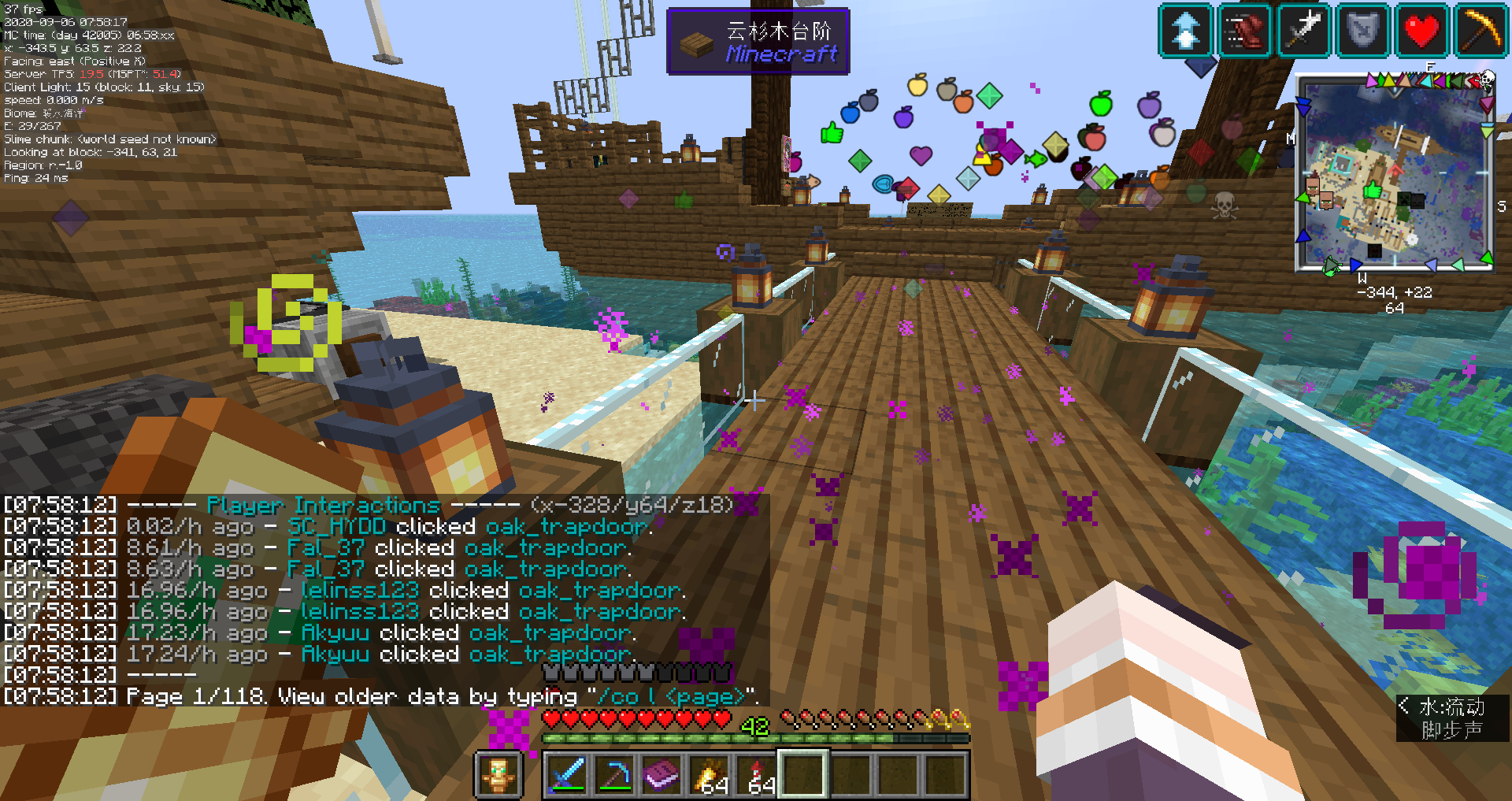Choose the purple book in the hotbar
This screenshot has height=801, width=1512.
pyautogui.click(x=661, y=774)
